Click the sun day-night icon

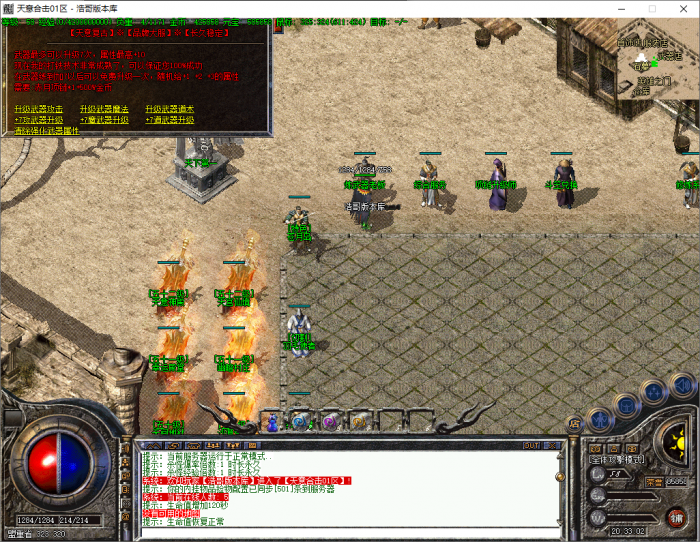tap(672, 440)
